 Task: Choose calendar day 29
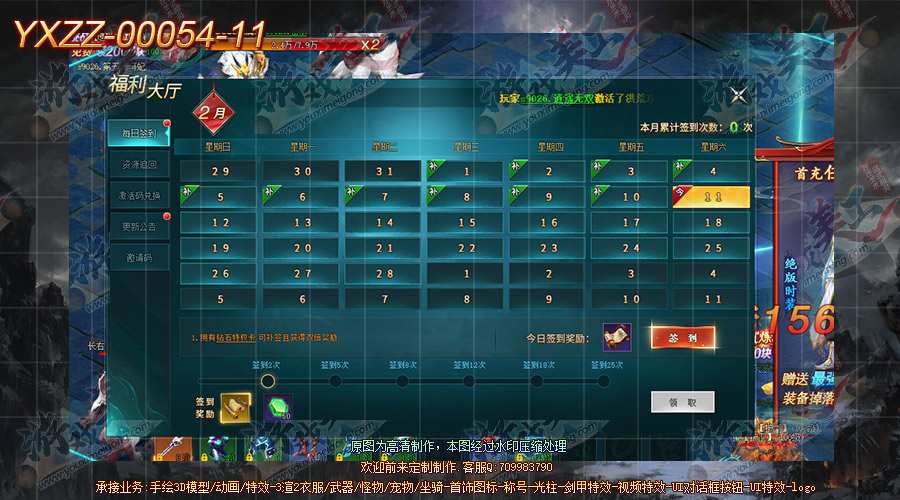[x=220, y=172]
